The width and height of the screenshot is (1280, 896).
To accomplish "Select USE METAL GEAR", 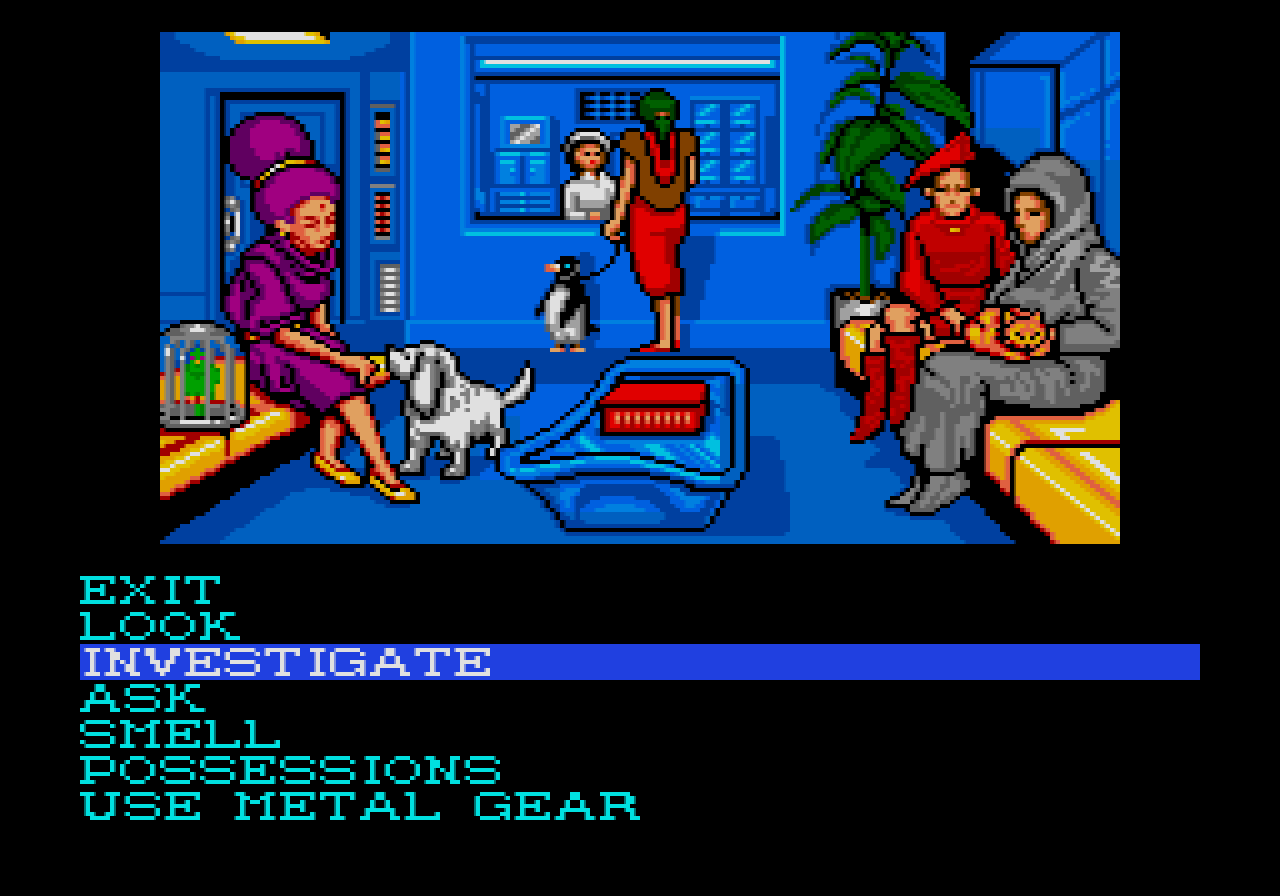I will tap(360, 805).
